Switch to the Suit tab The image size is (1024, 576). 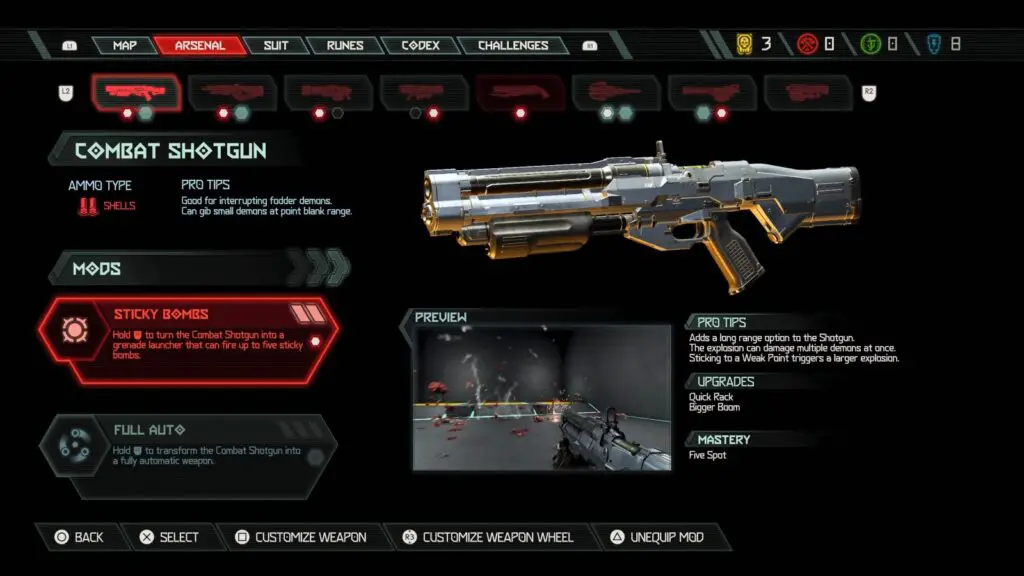click(275, 46)
